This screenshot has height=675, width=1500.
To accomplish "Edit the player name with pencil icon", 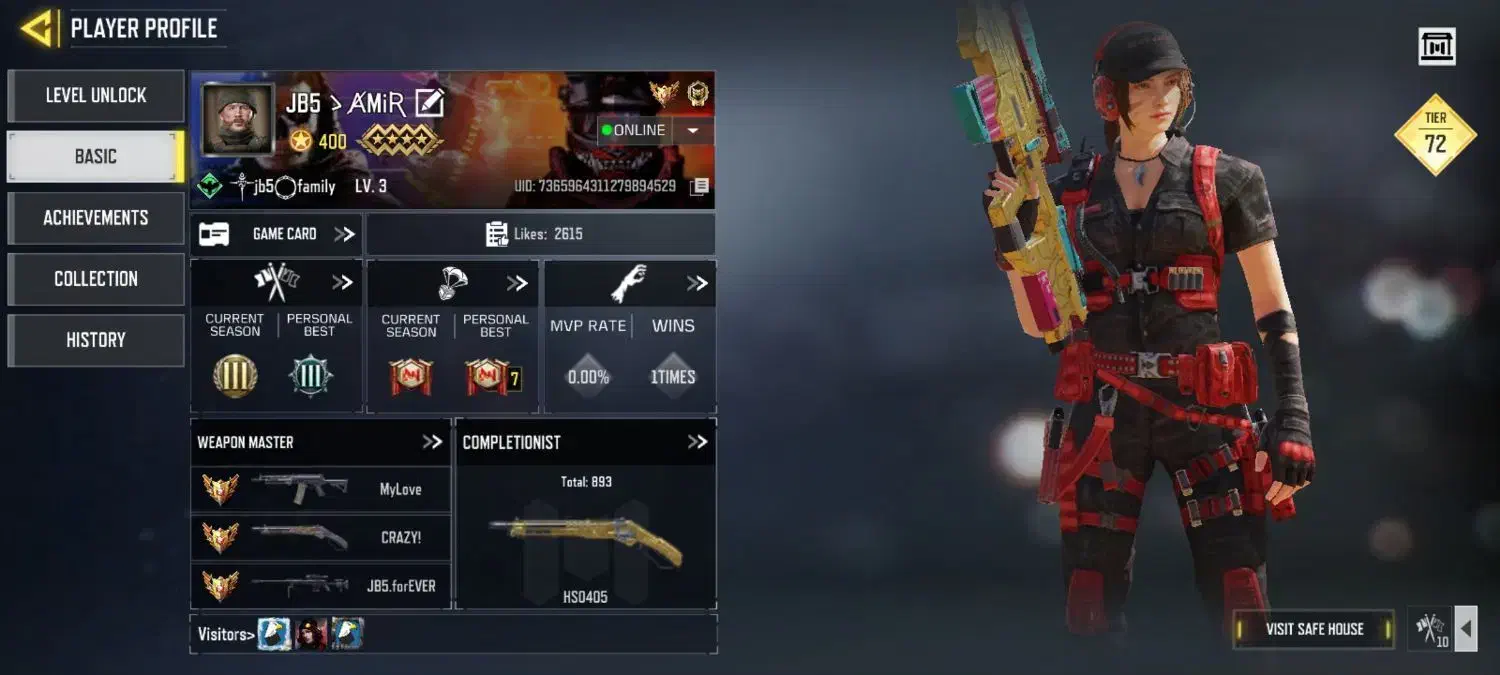I will (x=430, y=102).
